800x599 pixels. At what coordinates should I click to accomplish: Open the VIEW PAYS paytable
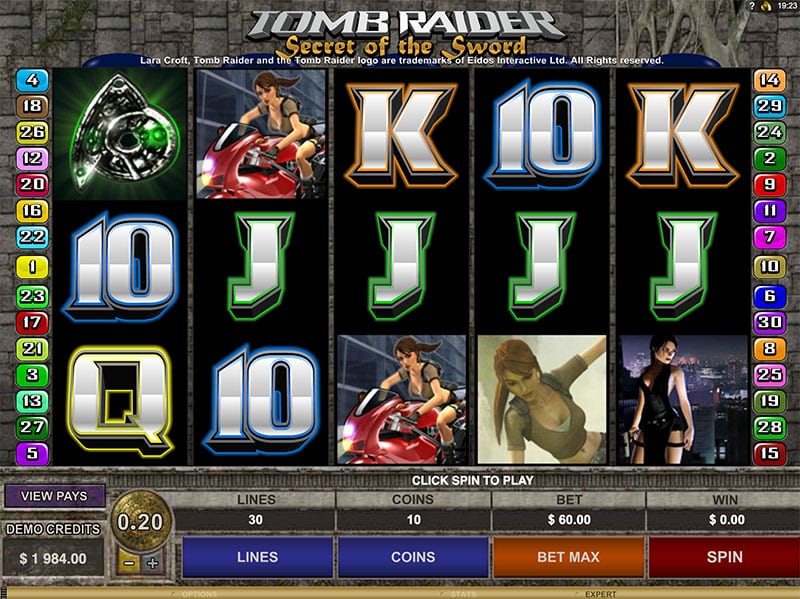pyautogui.click(x=54, y=496)
